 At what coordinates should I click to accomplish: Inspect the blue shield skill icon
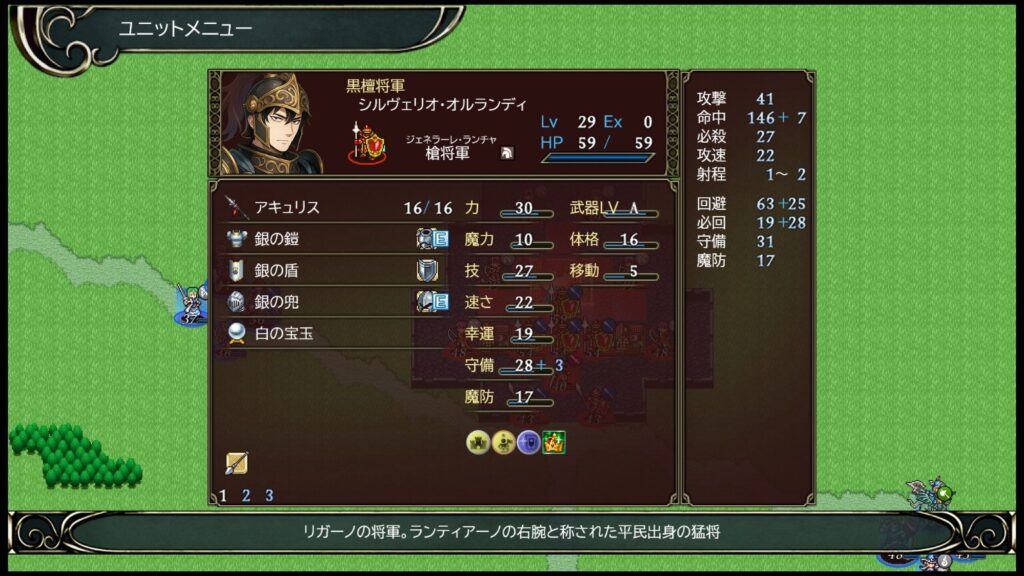coord(528,441)
